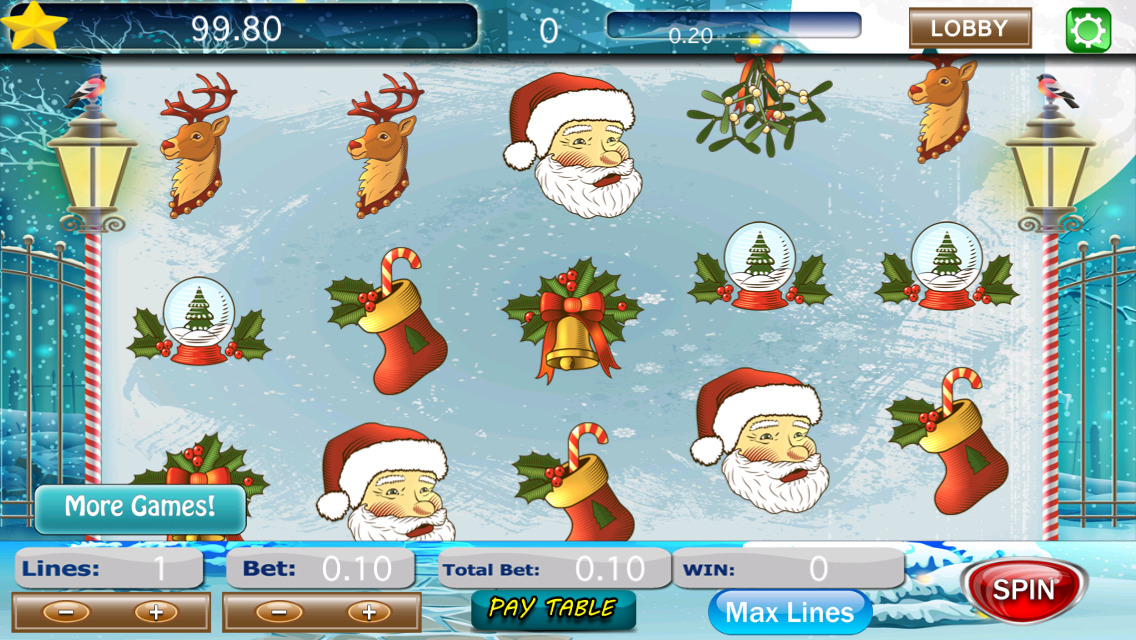Open the Pay Table

(552, 608)
